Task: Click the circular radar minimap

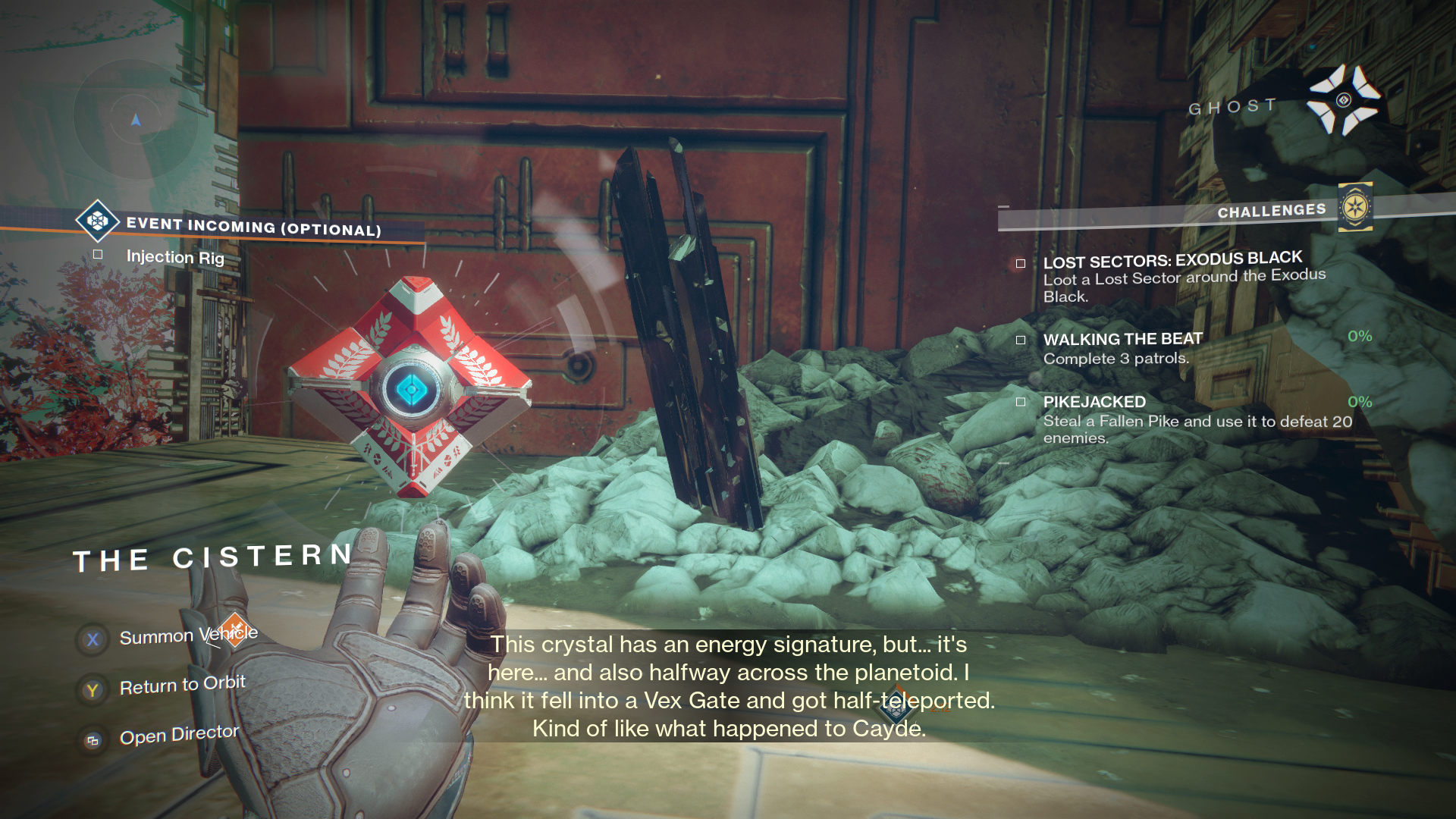Action: (x=136, y=119)
